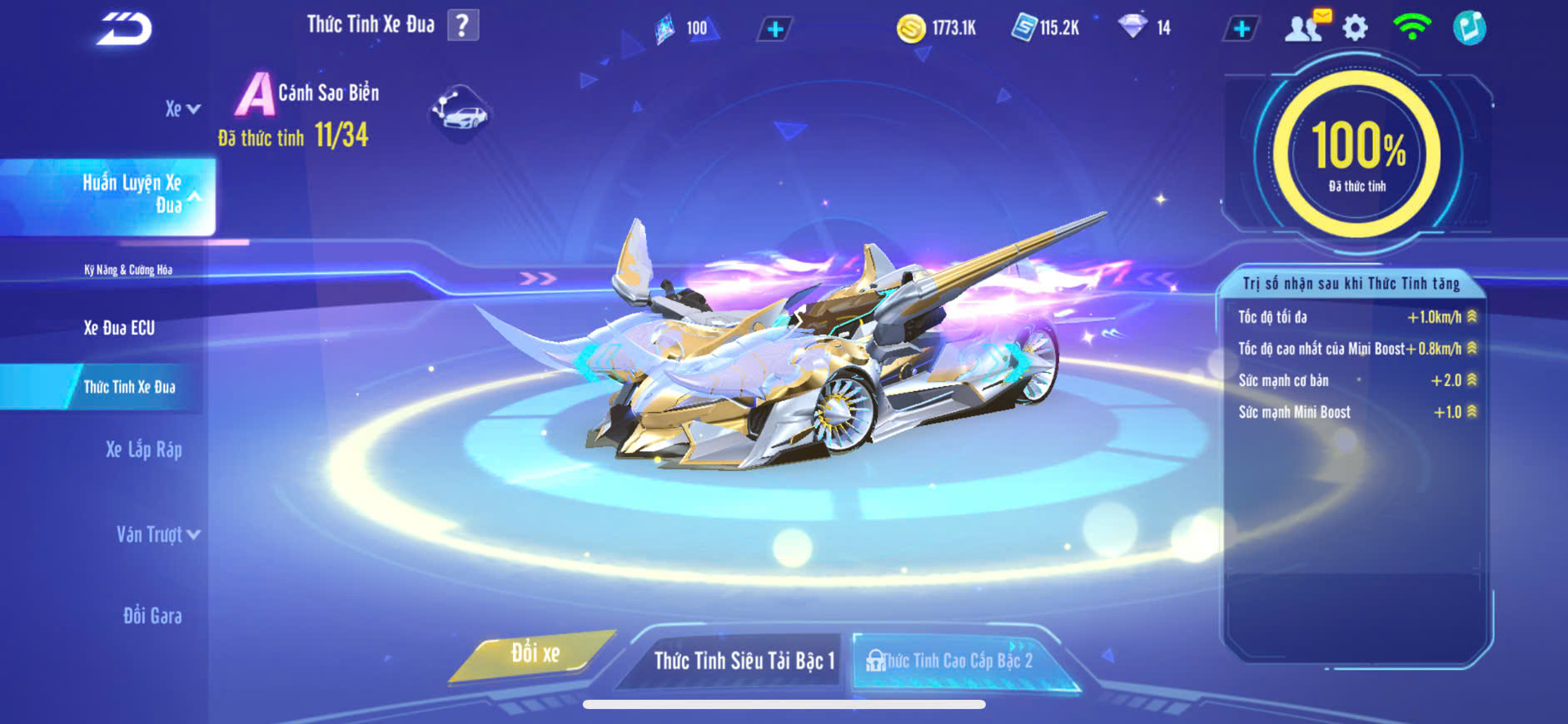Open the car awakening tree icon
The image size is (1568, 724).
tap(460, 112)
